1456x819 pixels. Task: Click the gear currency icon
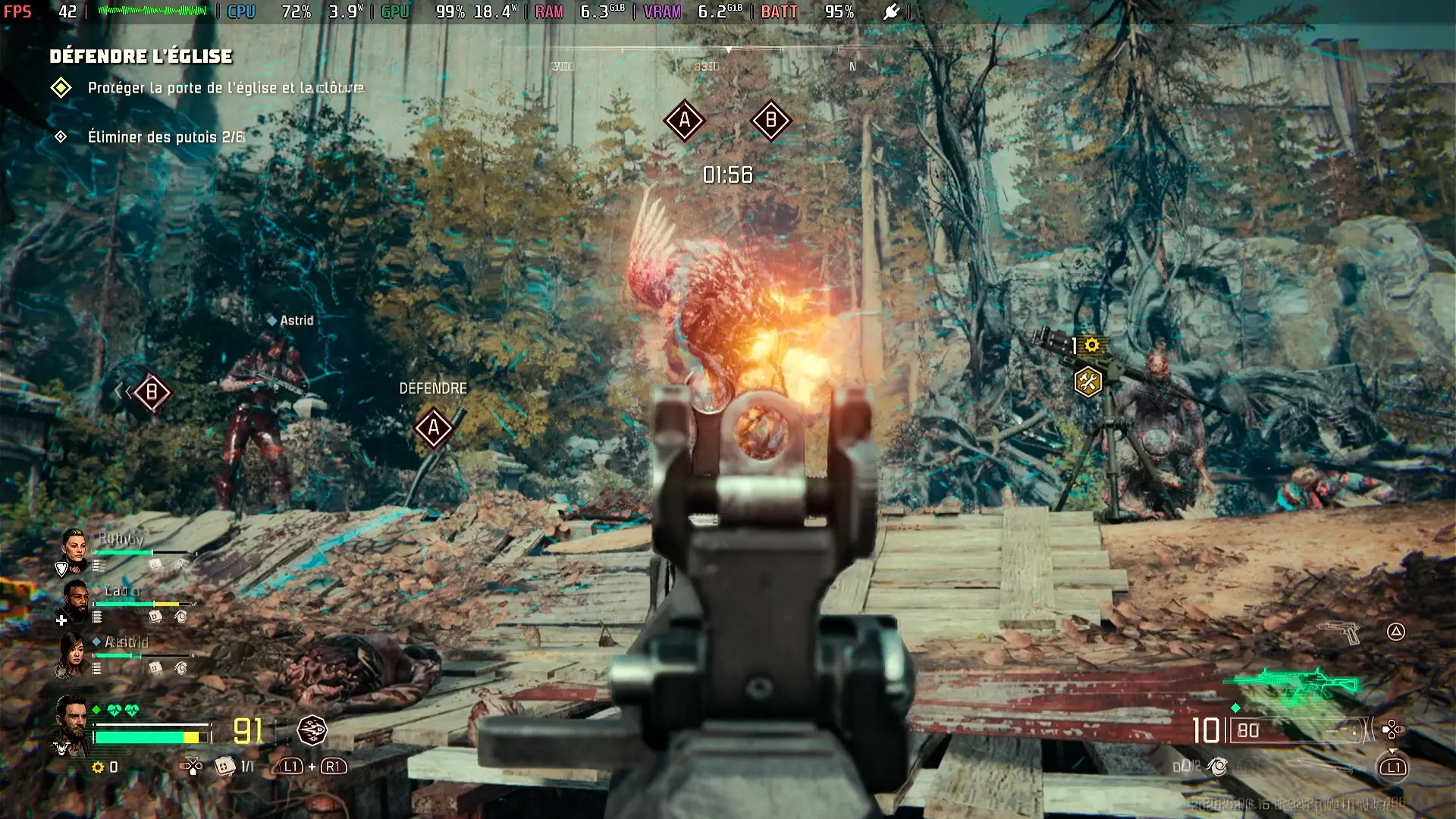point(98,767)
